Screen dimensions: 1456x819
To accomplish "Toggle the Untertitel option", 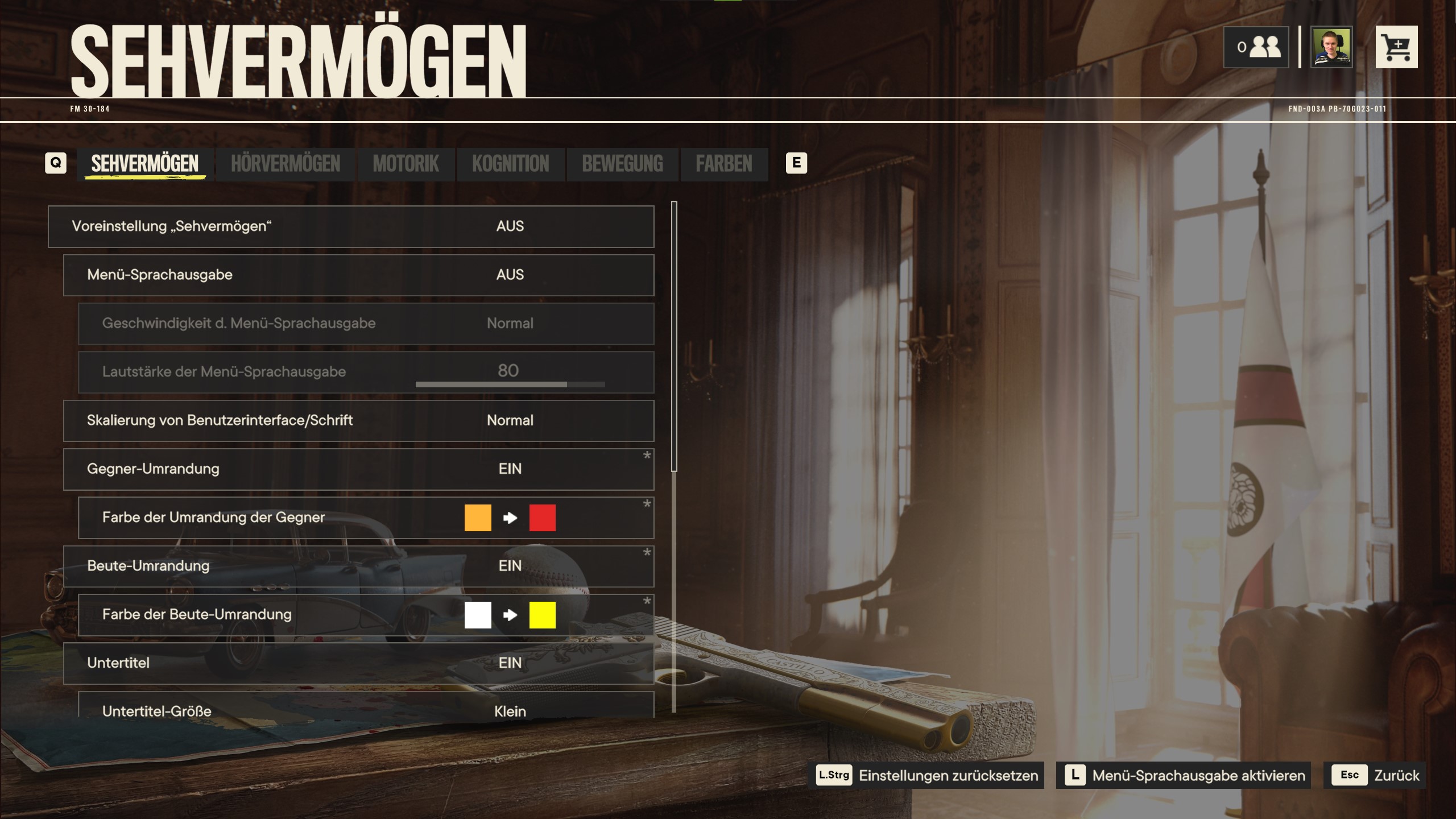I will point(358,663).
